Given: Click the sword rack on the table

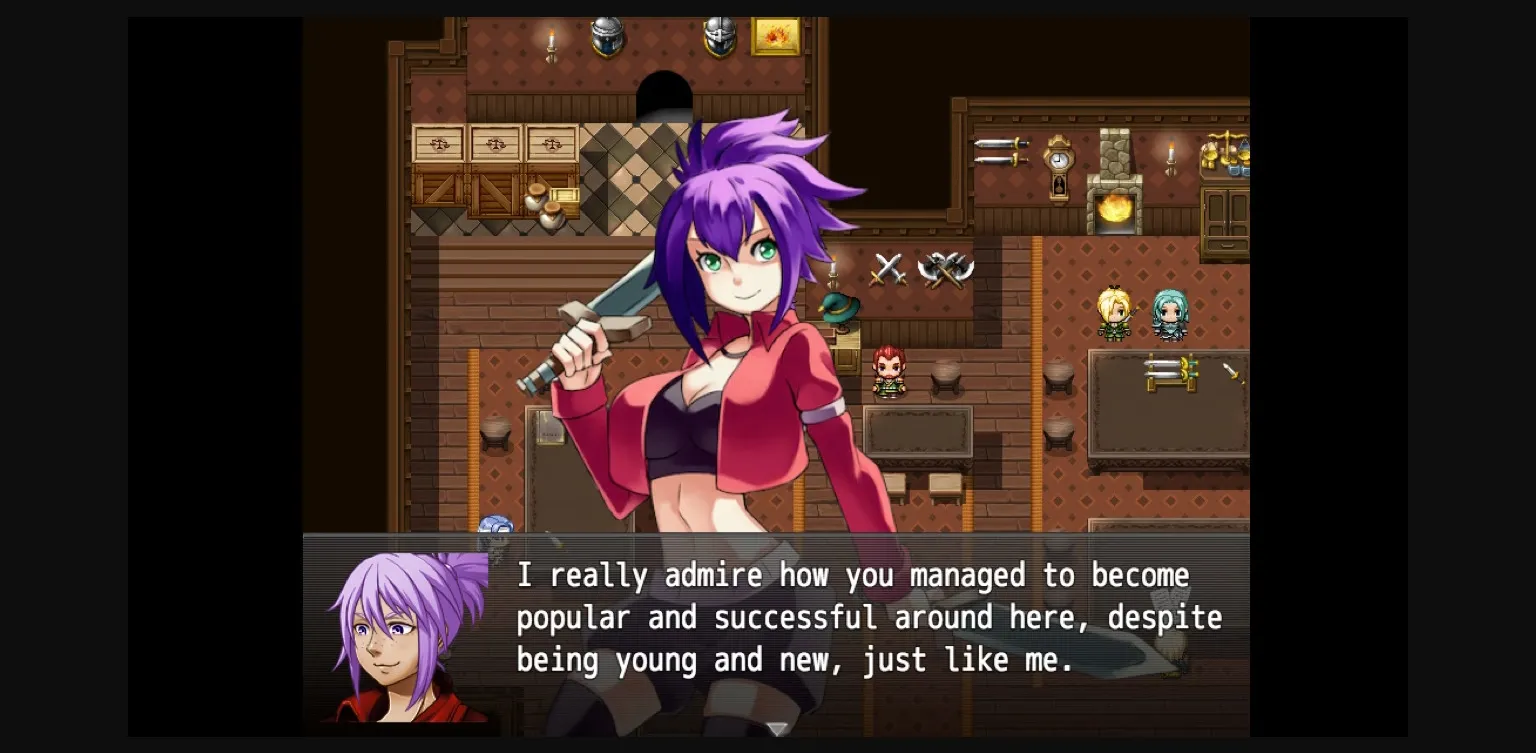Looking at the screenshot, I should point(1170,372).
